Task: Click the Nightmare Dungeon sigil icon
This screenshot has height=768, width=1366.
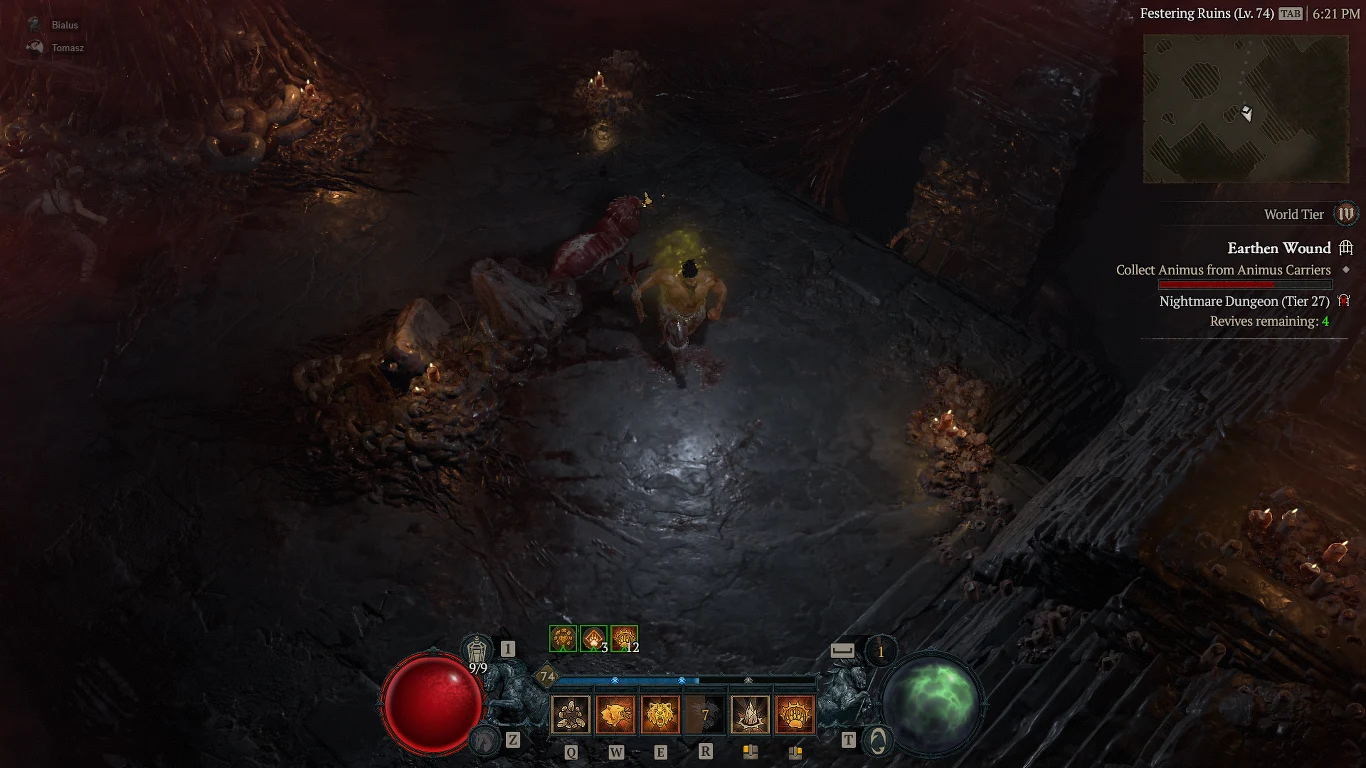Action: pyautogui.click(x=1344, y=300)
